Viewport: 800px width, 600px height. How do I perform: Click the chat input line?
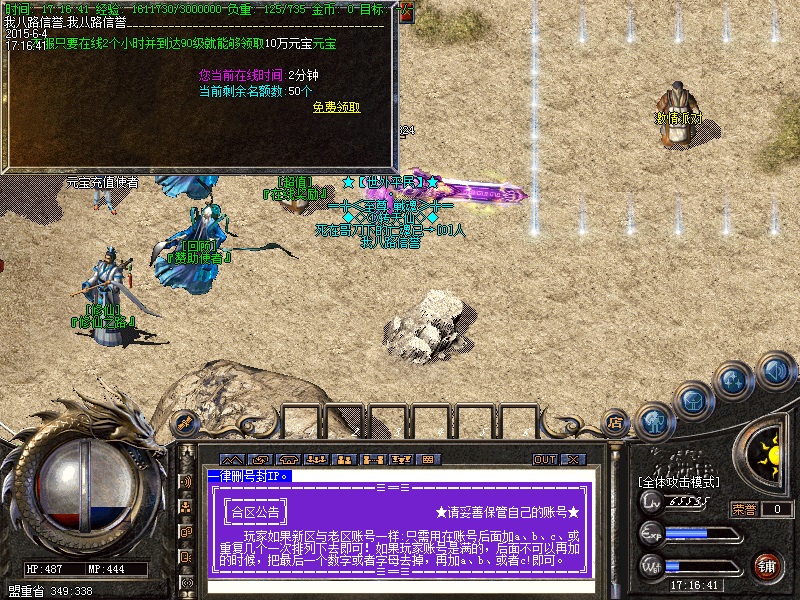click(400, 584)
